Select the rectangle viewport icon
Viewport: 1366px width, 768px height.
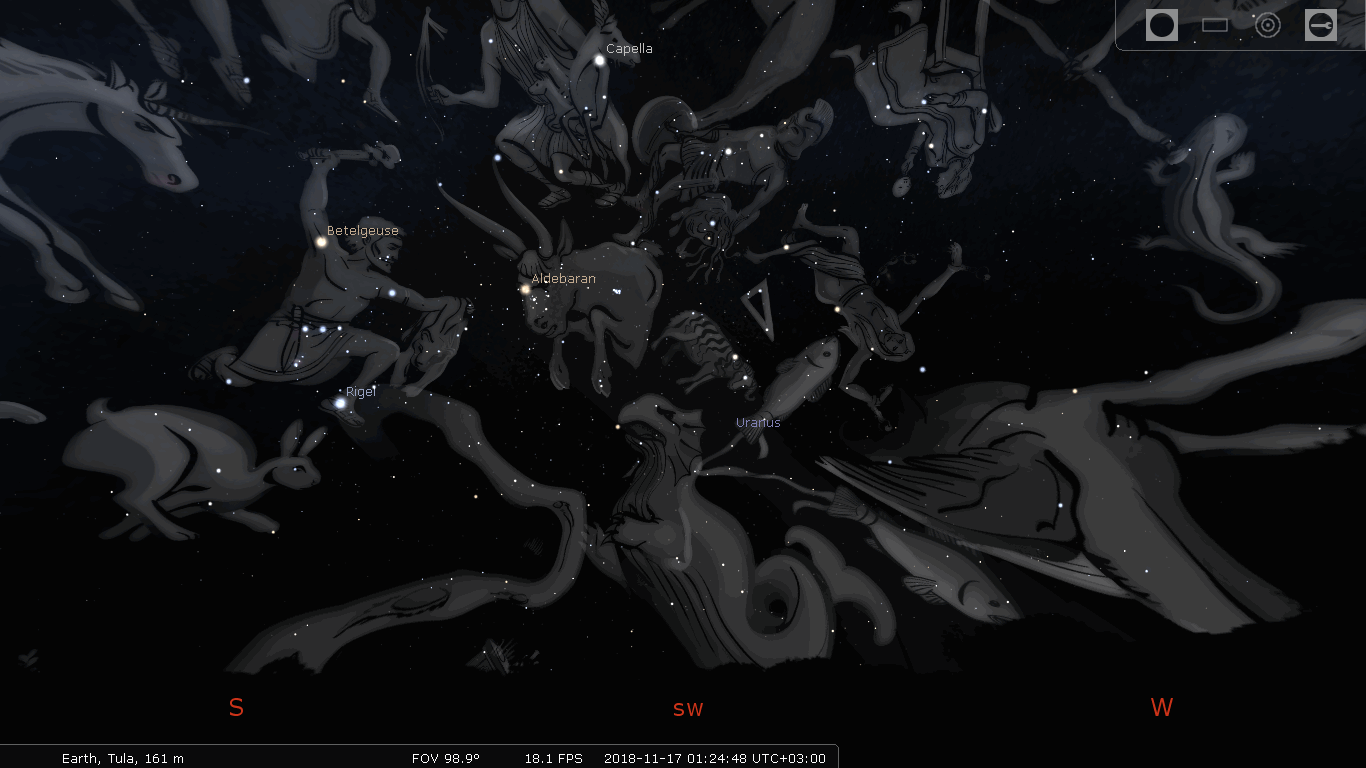click(1214, 24)
